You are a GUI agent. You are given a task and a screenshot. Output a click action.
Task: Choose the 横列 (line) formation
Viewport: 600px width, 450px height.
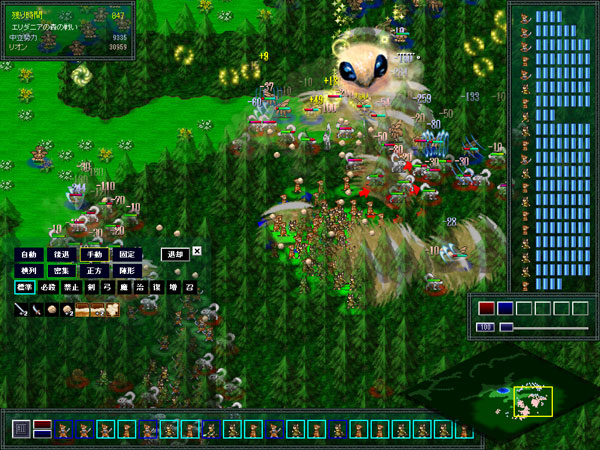pyautogui.click(x=26, y=271)
